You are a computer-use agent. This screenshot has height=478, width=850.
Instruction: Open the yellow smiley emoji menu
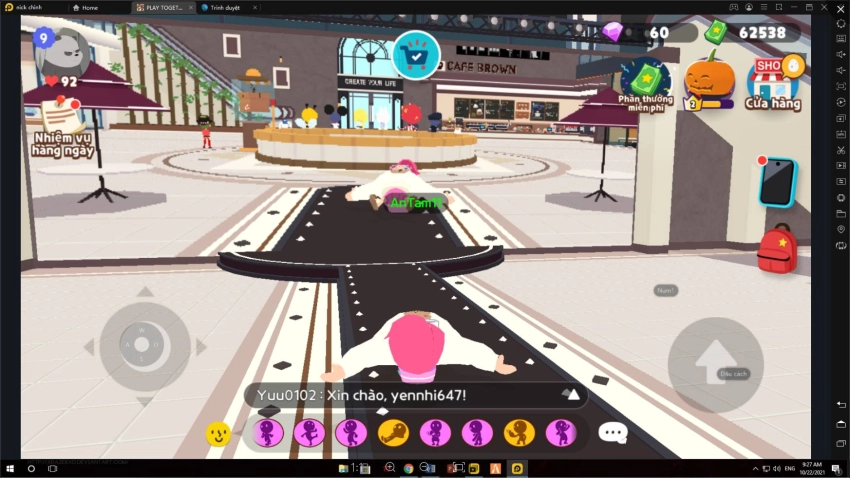point(219,433)
